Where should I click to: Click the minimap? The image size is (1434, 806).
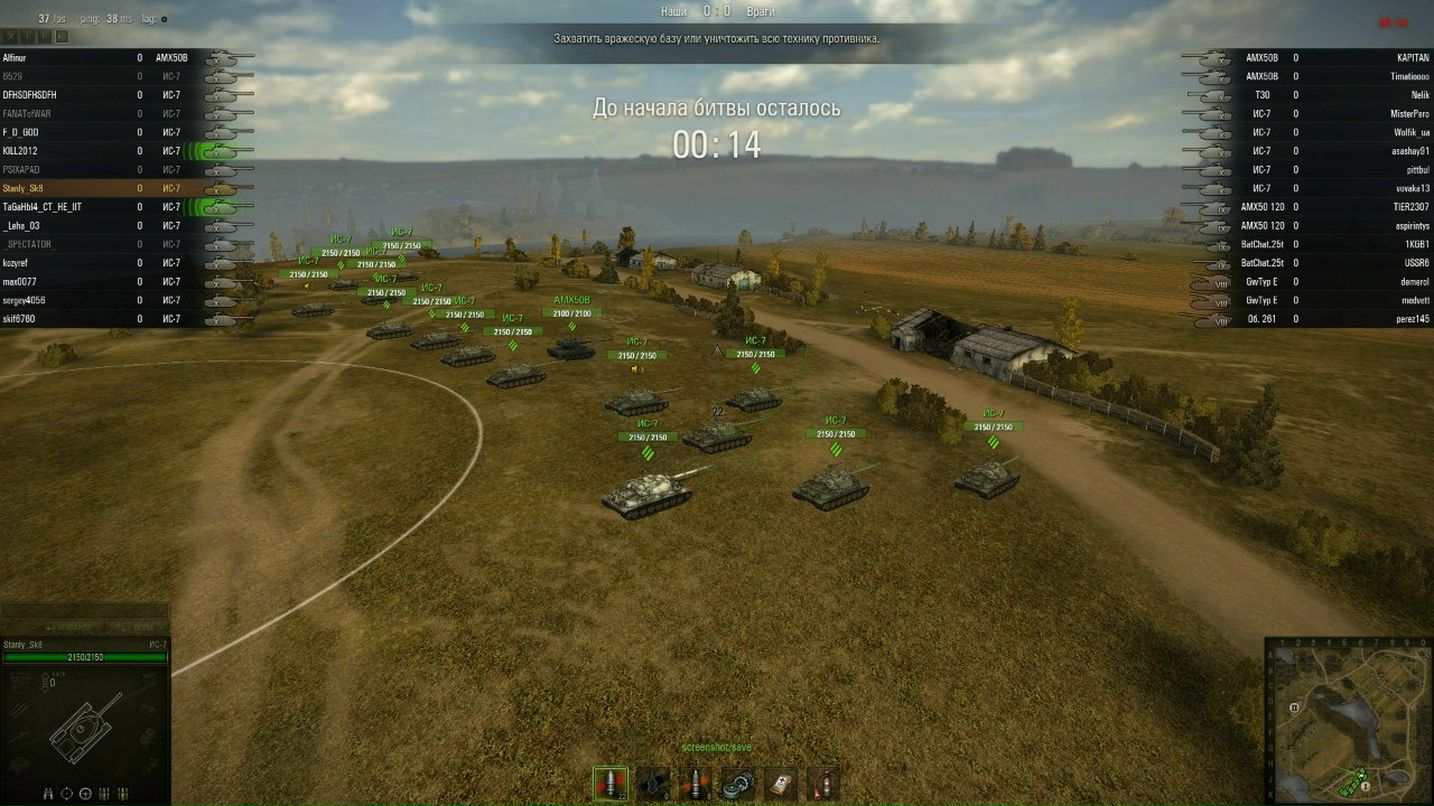tap(1348, 722)
